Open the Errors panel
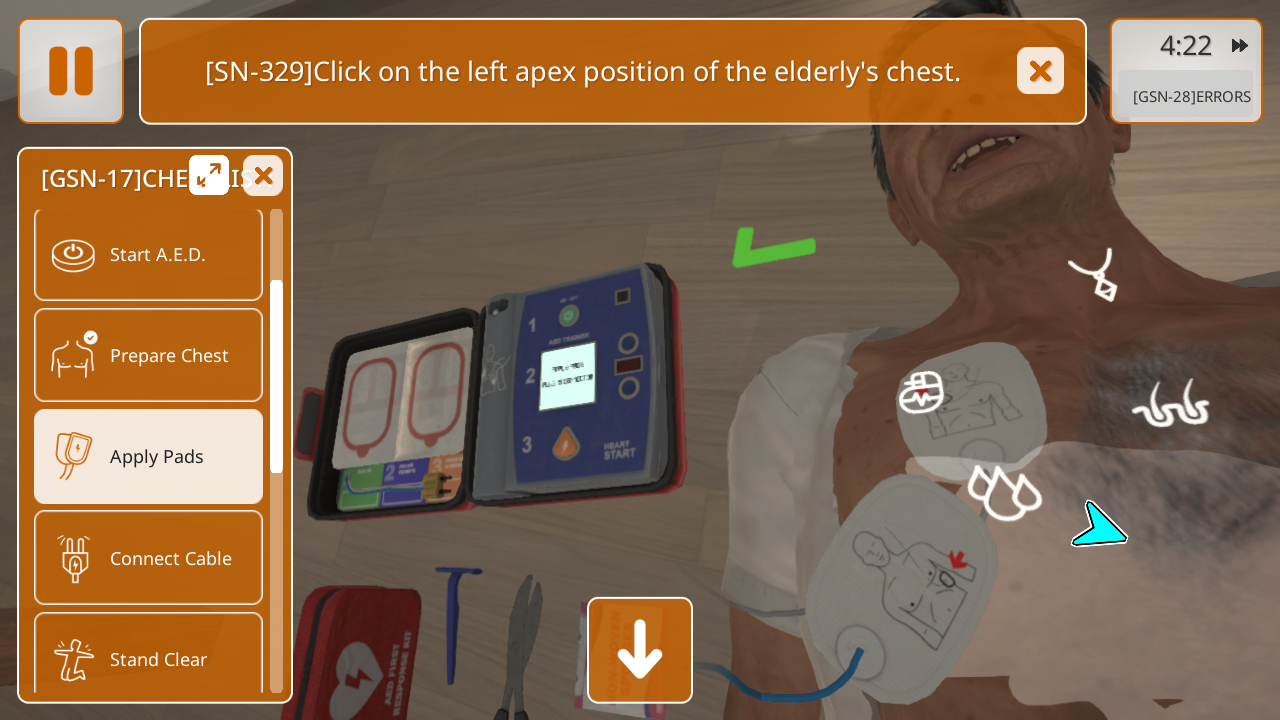1280x720 pixels. (1190, 97)
